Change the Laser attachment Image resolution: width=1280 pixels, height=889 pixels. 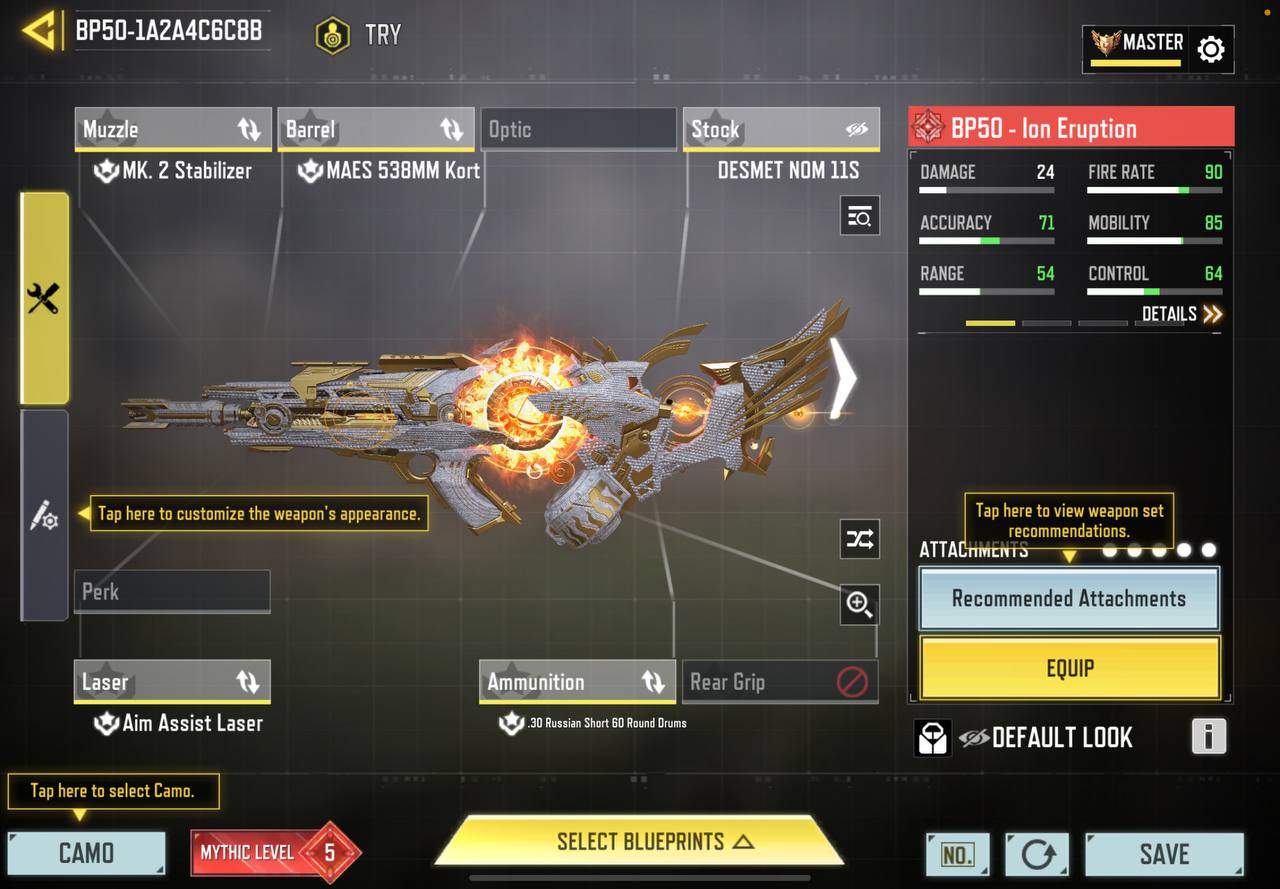pos(172,682)
